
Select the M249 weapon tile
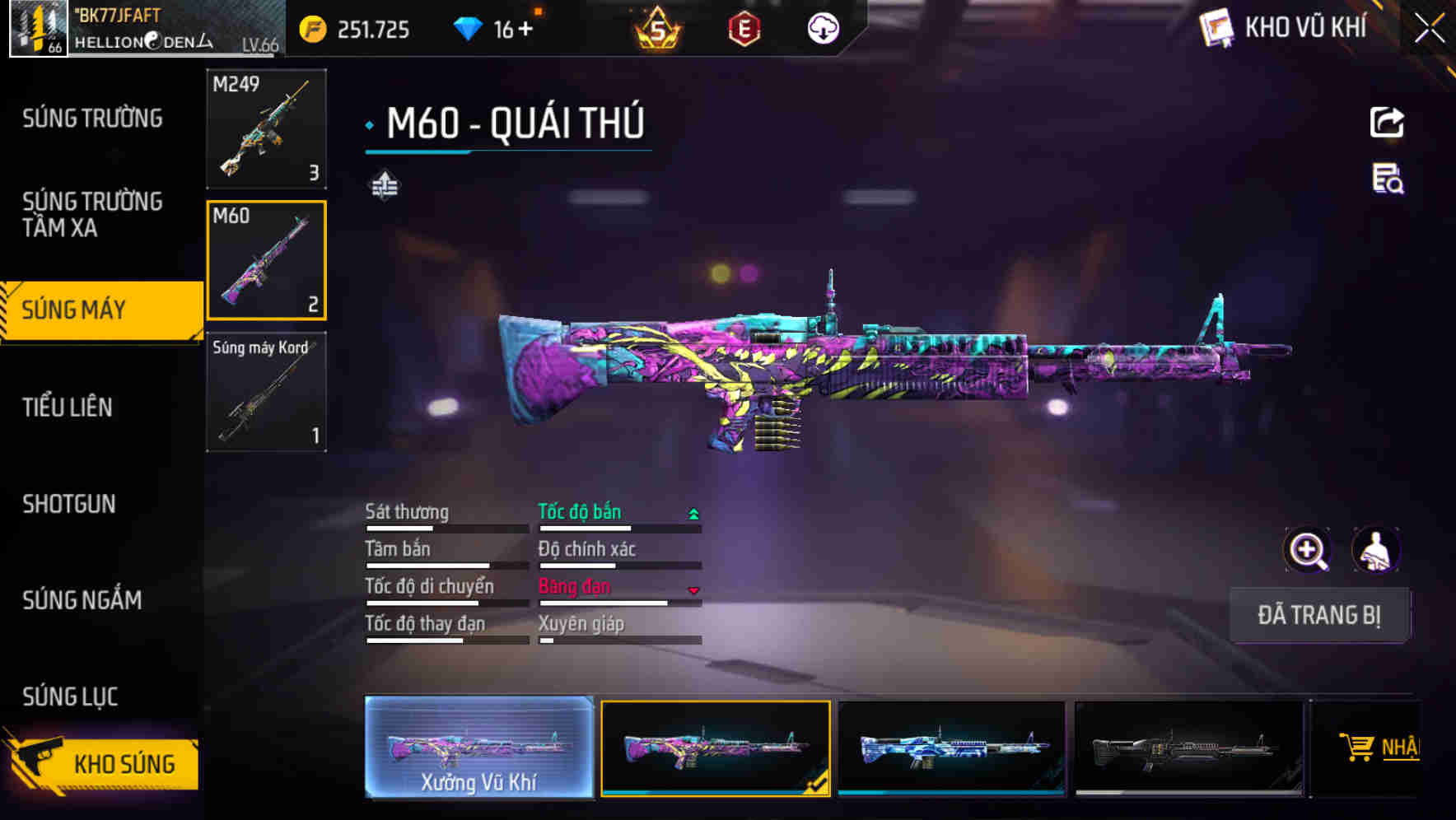click(x=266, y=128)
